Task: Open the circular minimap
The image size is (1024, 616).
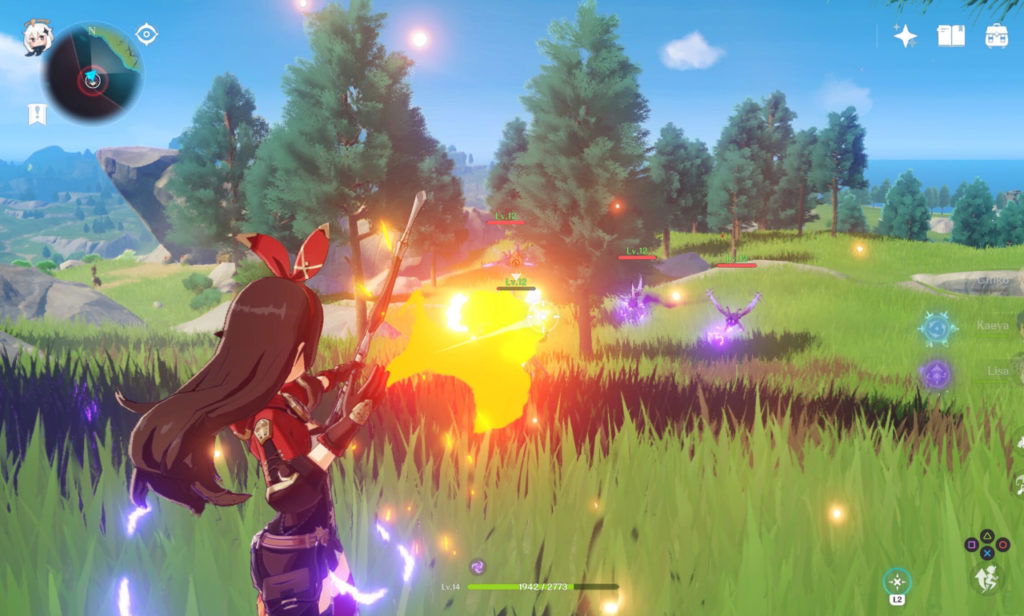Action: 93,73
